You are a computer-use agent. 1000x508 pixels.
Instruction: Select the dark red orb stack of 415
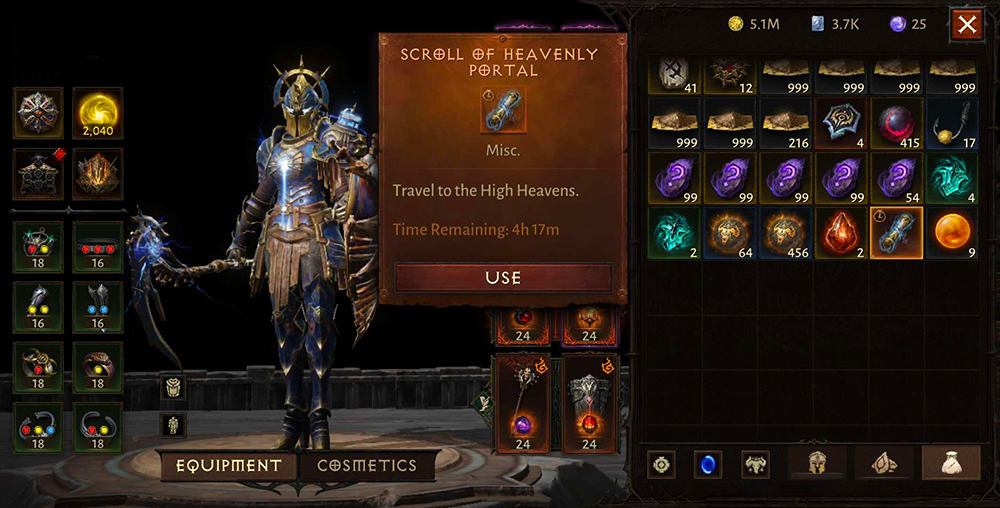896,123
